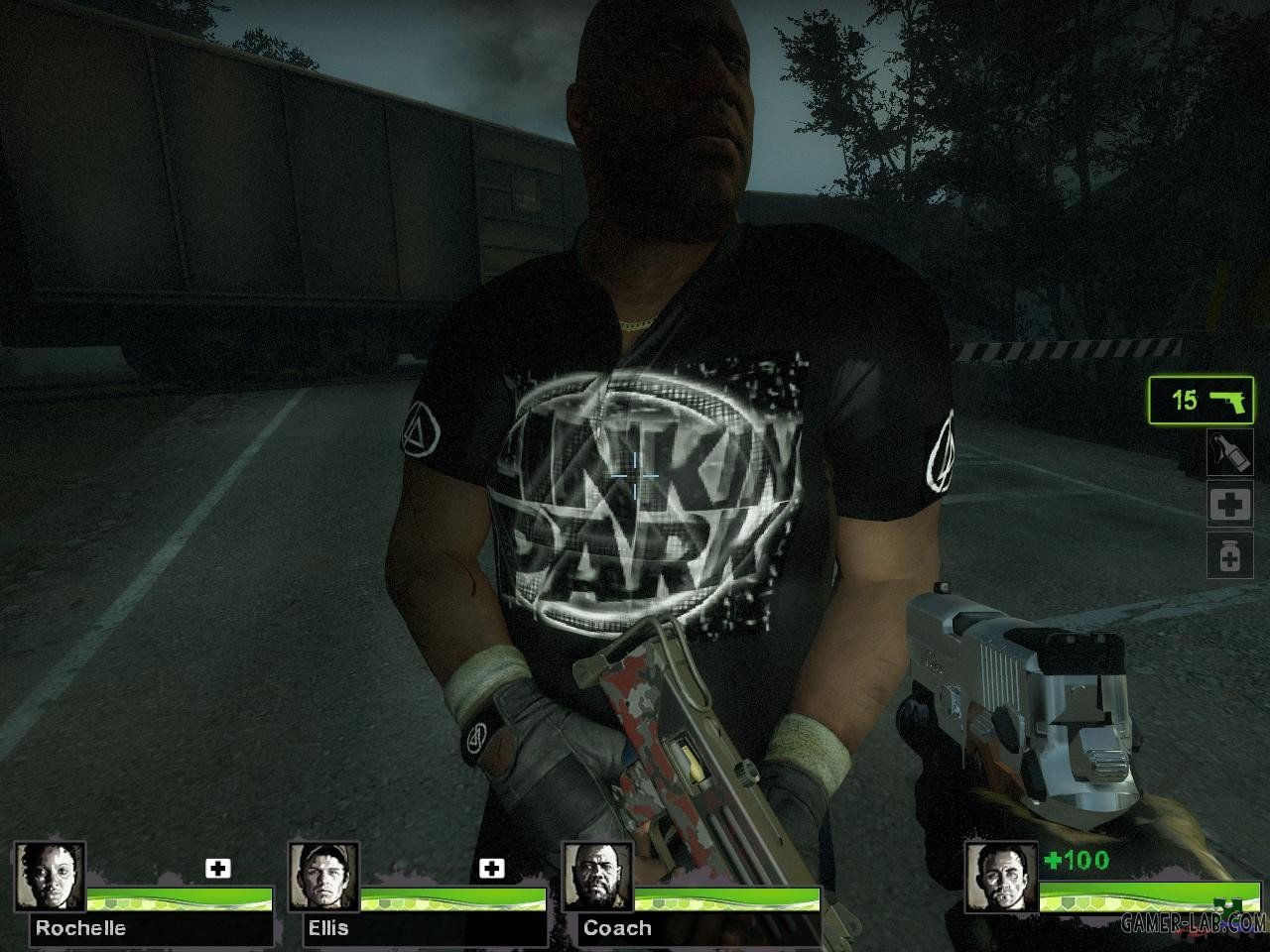This screenshot has width=1270, height=952.
Task: Choose the first aid kit slot
Action: (x=1229, y=505)
